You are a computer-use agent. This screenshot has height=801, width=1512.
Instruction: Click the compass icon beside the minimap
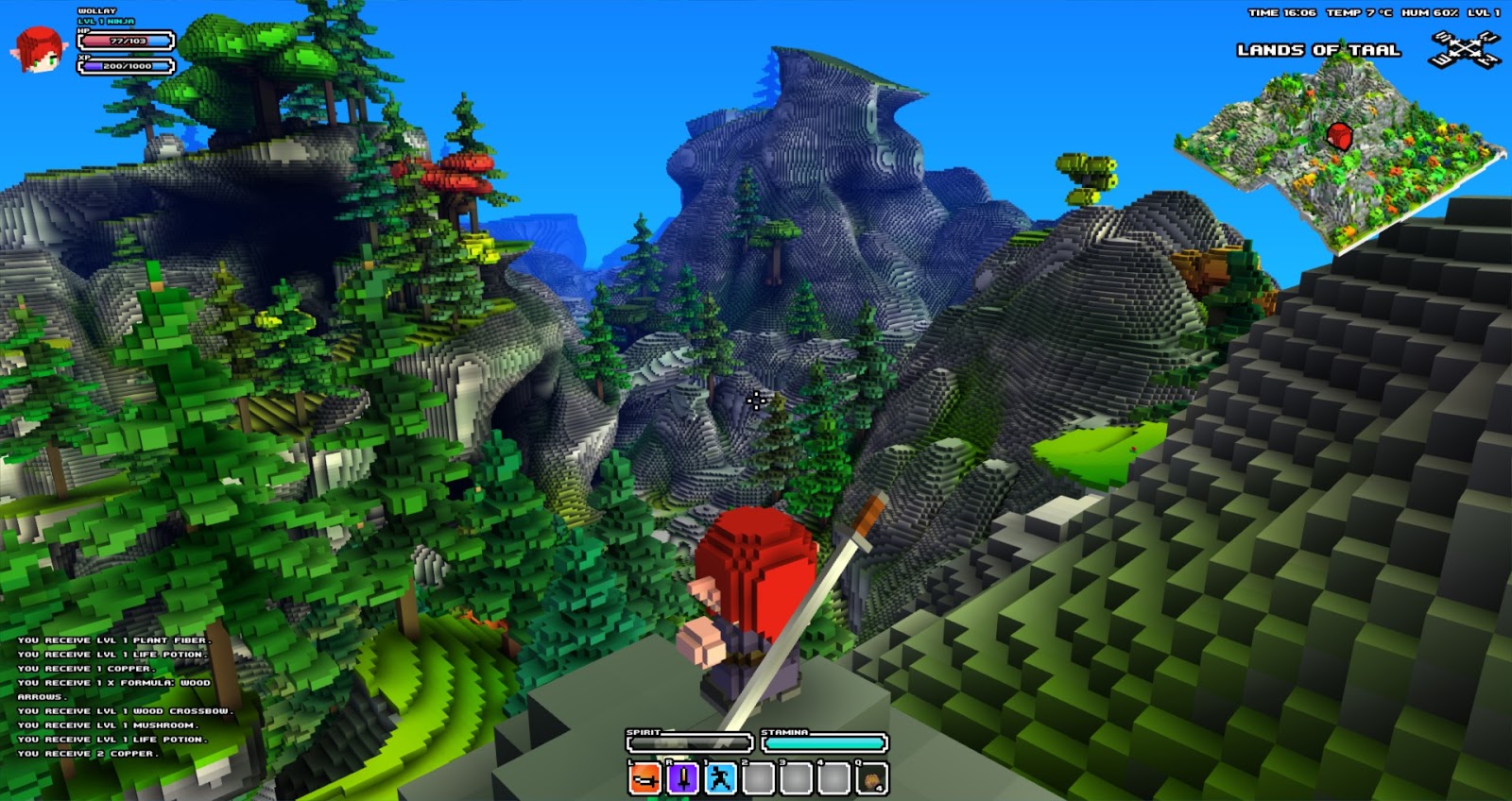pyautogui.click(x=1464, y=49)
